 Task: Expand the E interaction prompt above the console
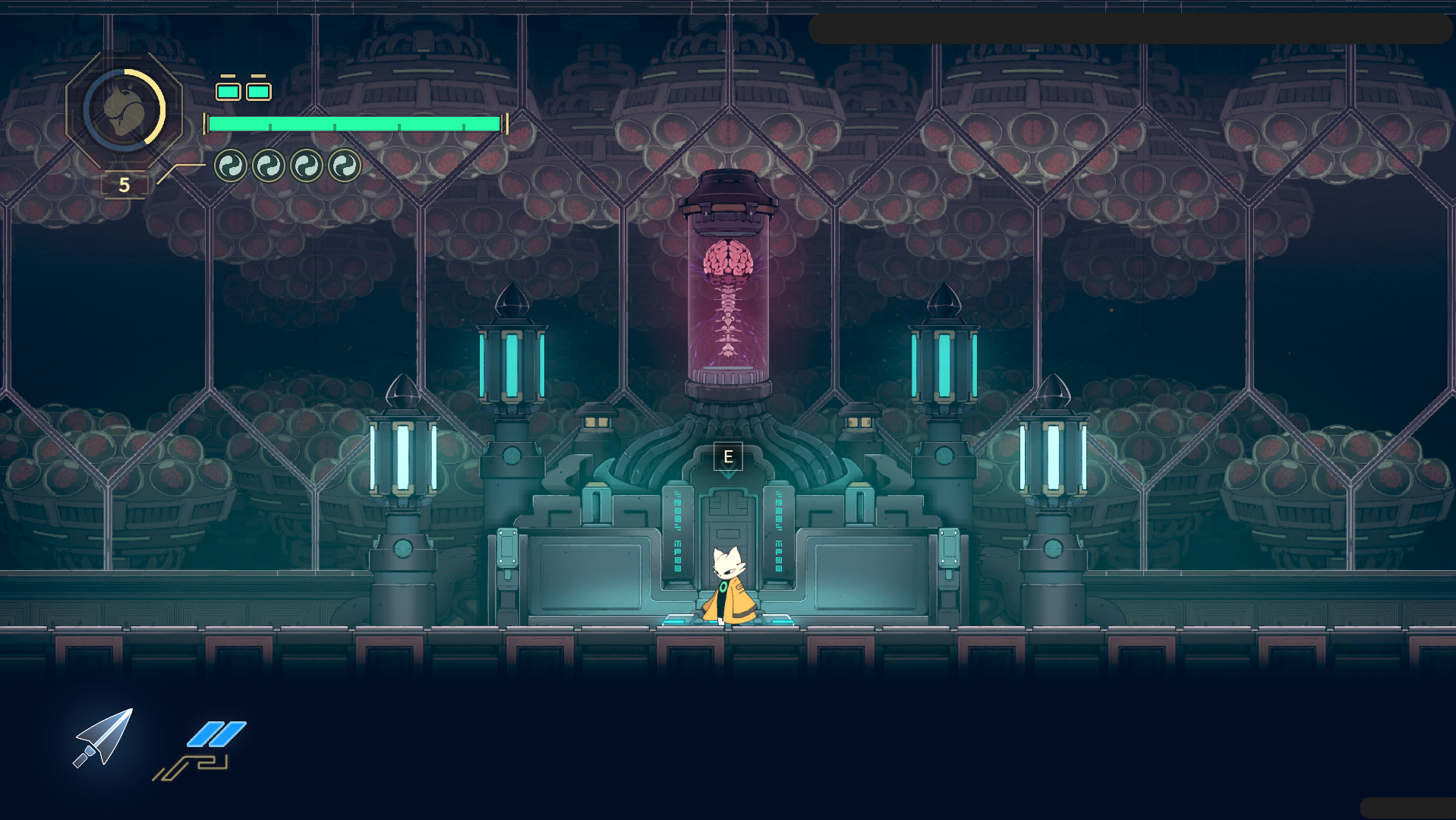pyautogui.click(x=727, y=456)
